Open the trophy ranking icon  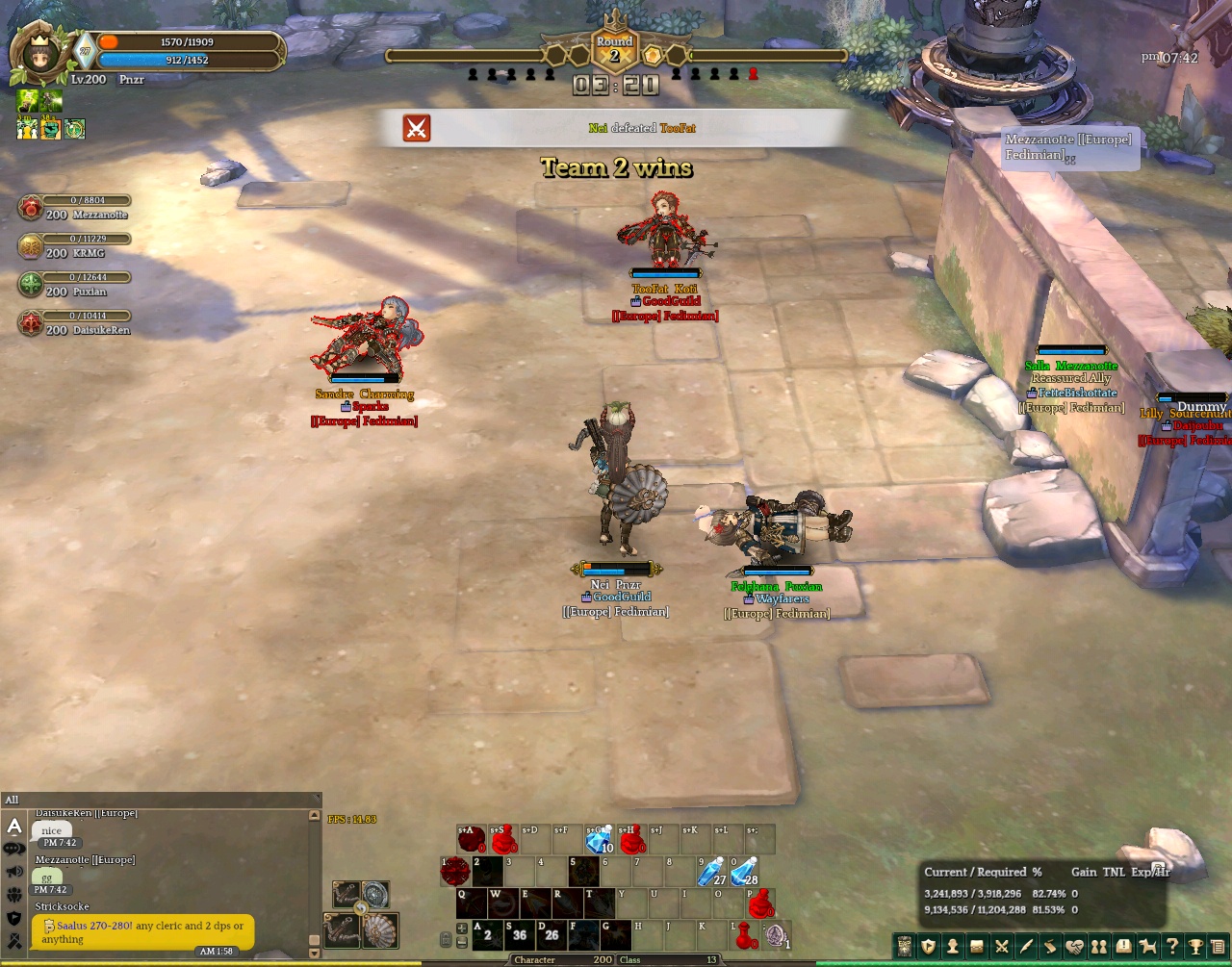[x=1196, y=947]
